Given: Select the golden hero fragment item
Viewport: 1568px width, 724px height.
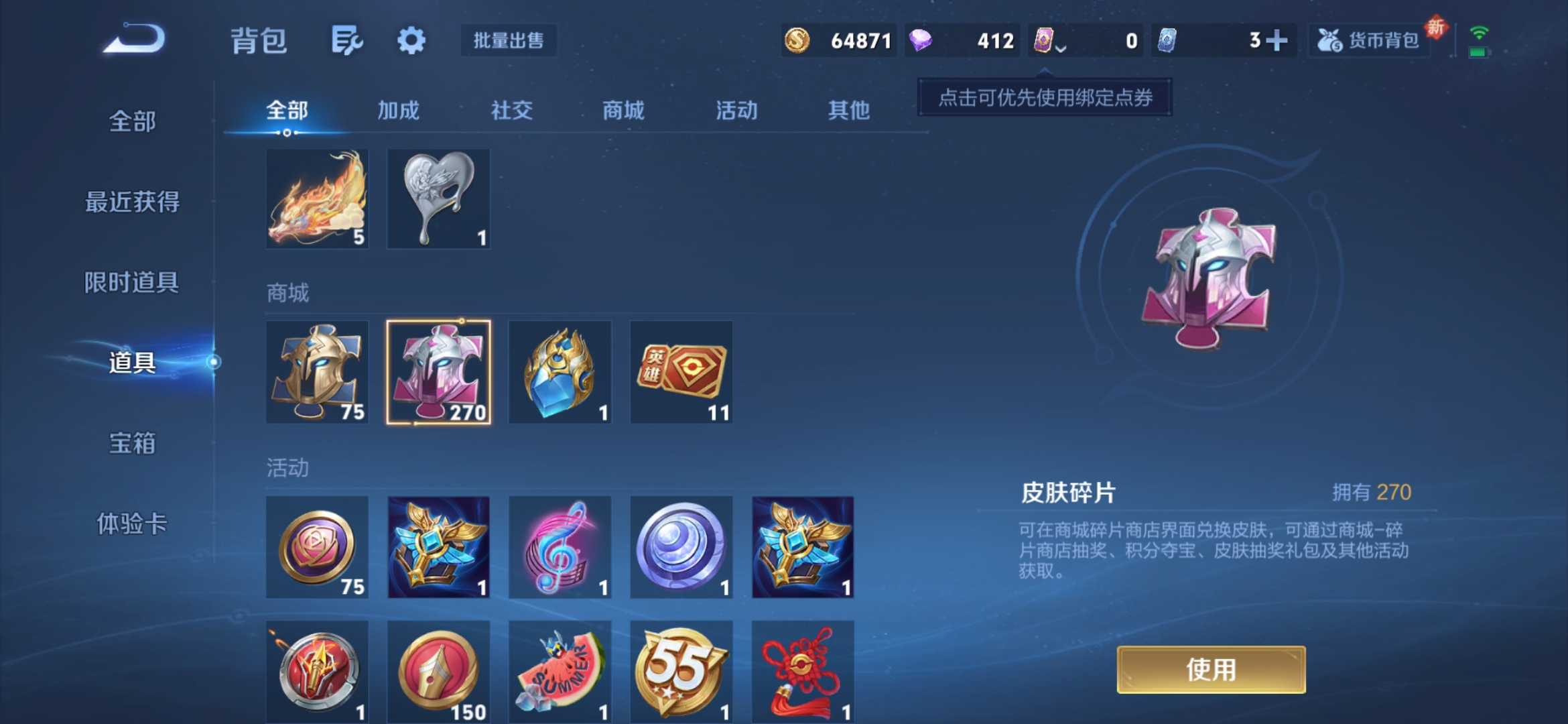Looking at the screenshot, I should (x=317, y=372).
